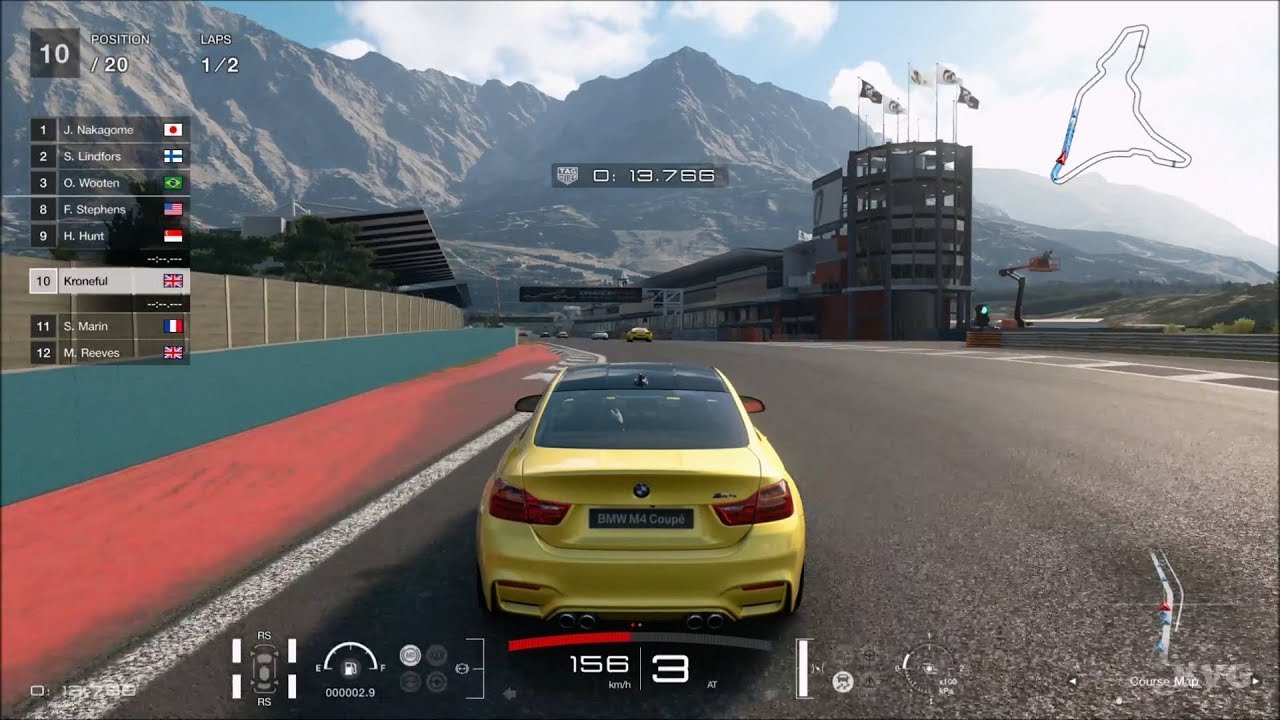This screenshot has width=1280, height=720.
Task: Click the BMW M4 Coupé license plate
Action: (640, 518)
